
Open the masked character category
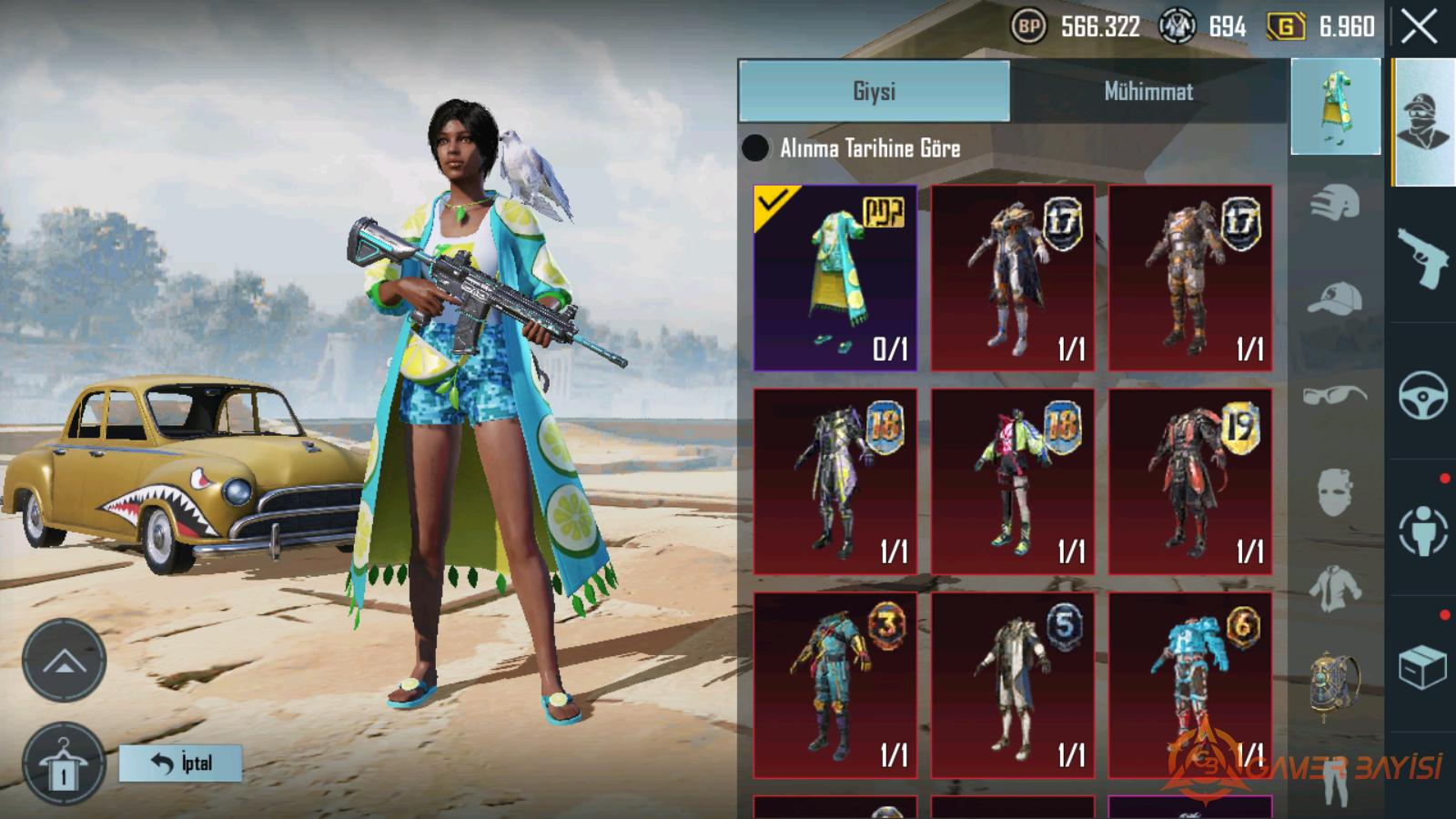(1422, 123)
